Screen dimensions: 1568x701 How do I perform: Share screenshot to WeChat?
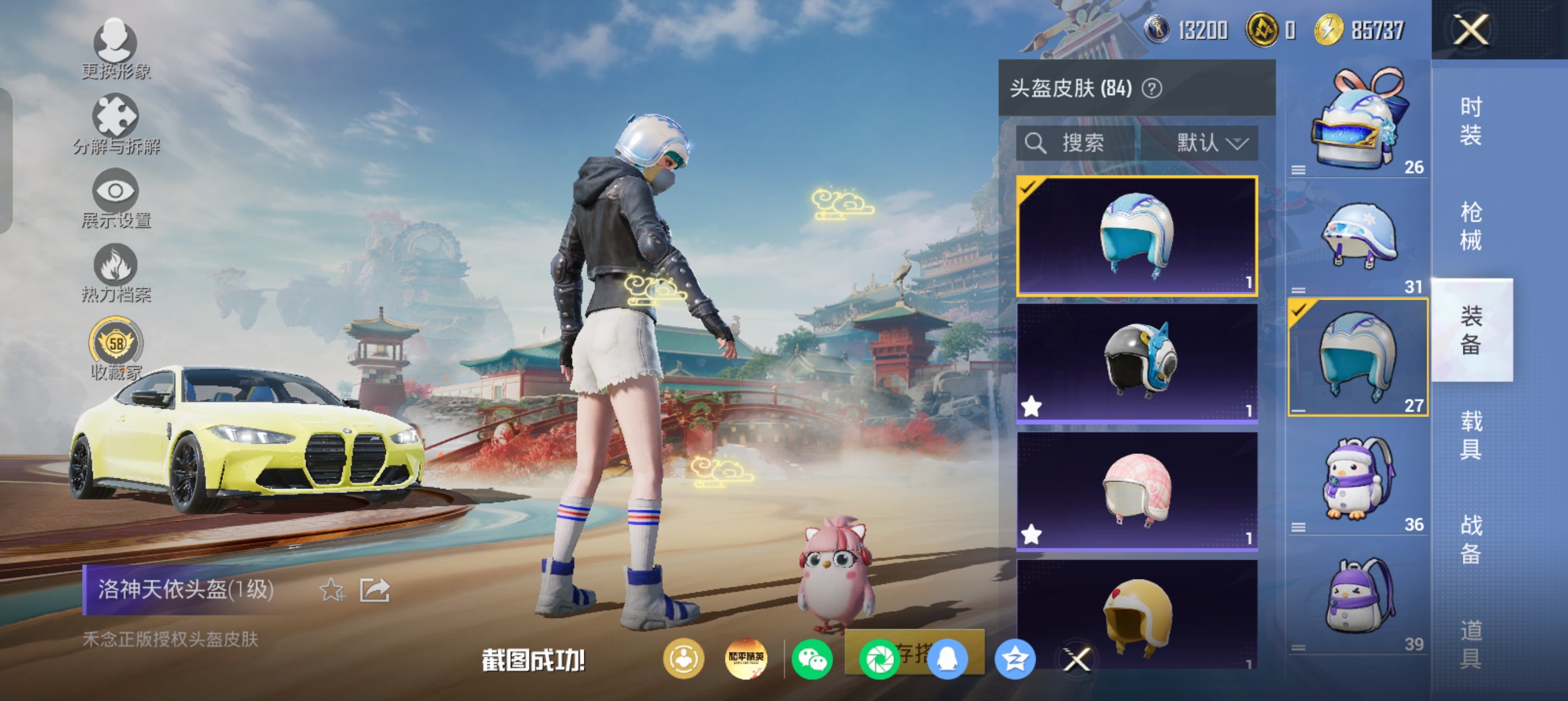pyautogui.click(x=812, y=659)
